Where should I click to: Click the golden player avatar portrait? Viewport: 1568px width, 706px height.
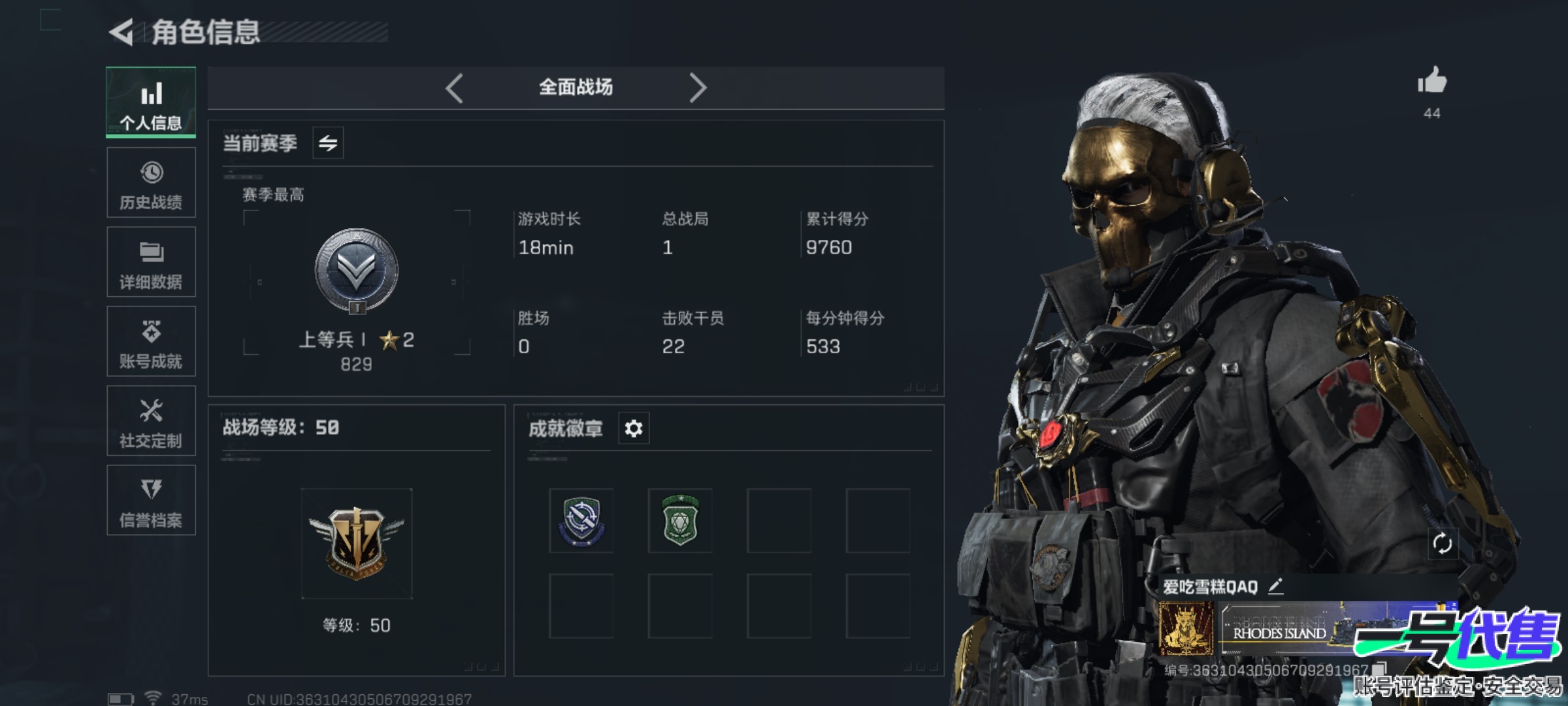(1186, 629)
